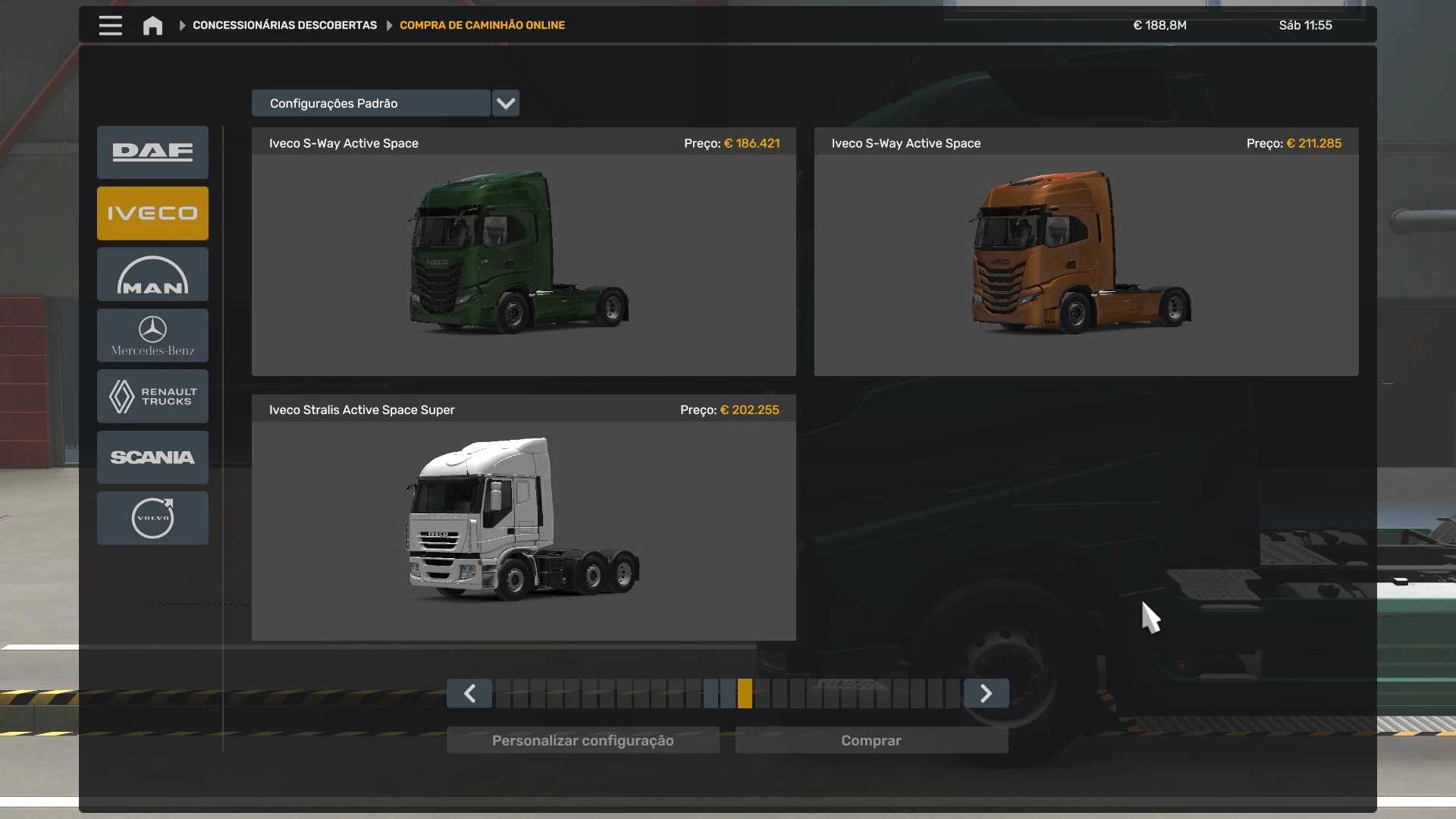Go to the next page arrow
This screenshot has height=819, width=1456.
(x=986, y=693)
